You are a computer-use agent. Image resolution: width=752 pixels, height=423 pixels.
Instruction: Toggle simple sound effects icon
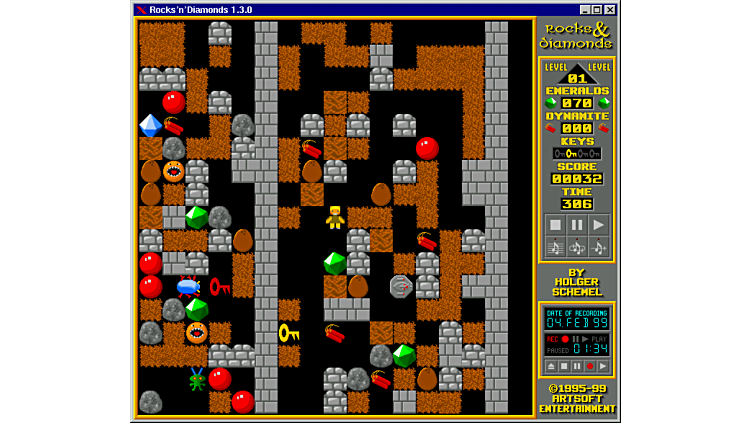pyautogui.click(x=598, y=246)
